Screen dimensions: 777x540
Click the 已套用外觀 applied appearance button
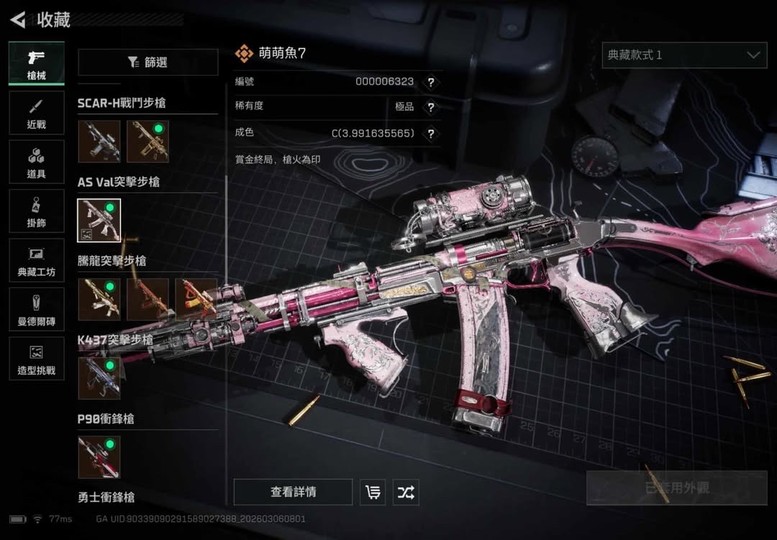pos(677,488)
